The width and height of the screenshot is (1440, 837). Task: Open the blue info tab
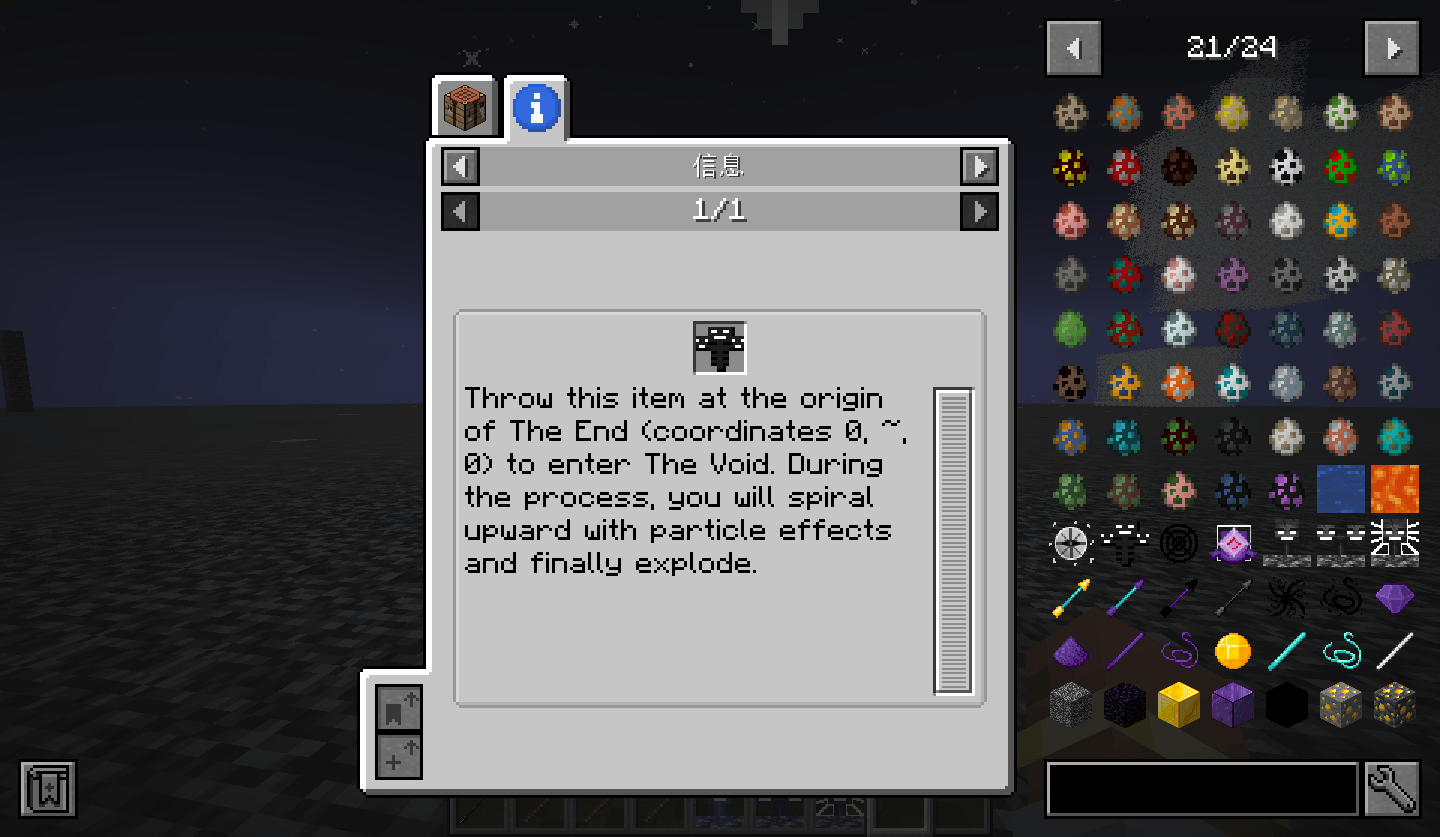[x=537, y=107]
